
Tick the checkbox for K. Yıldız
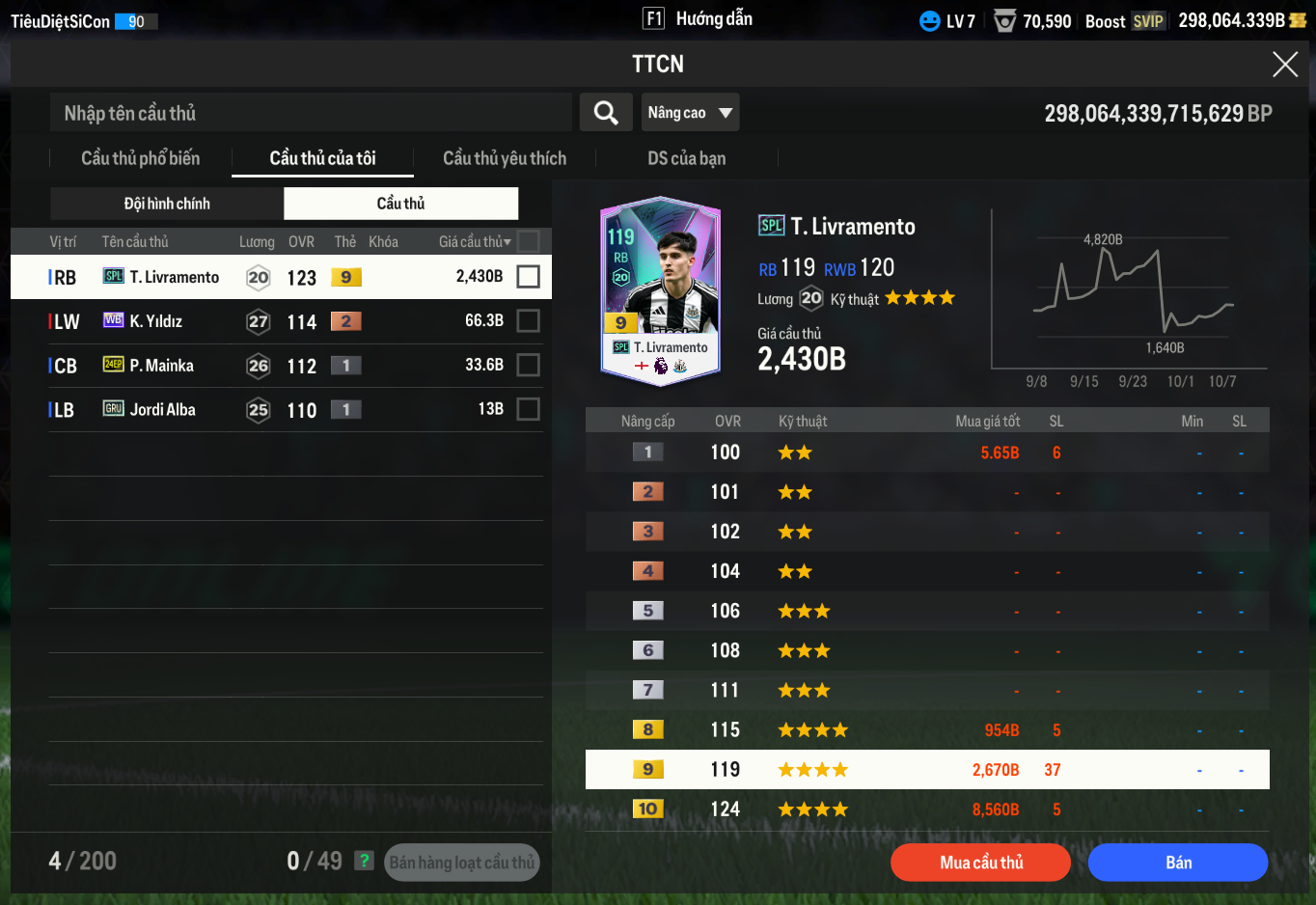click(528, 320)
